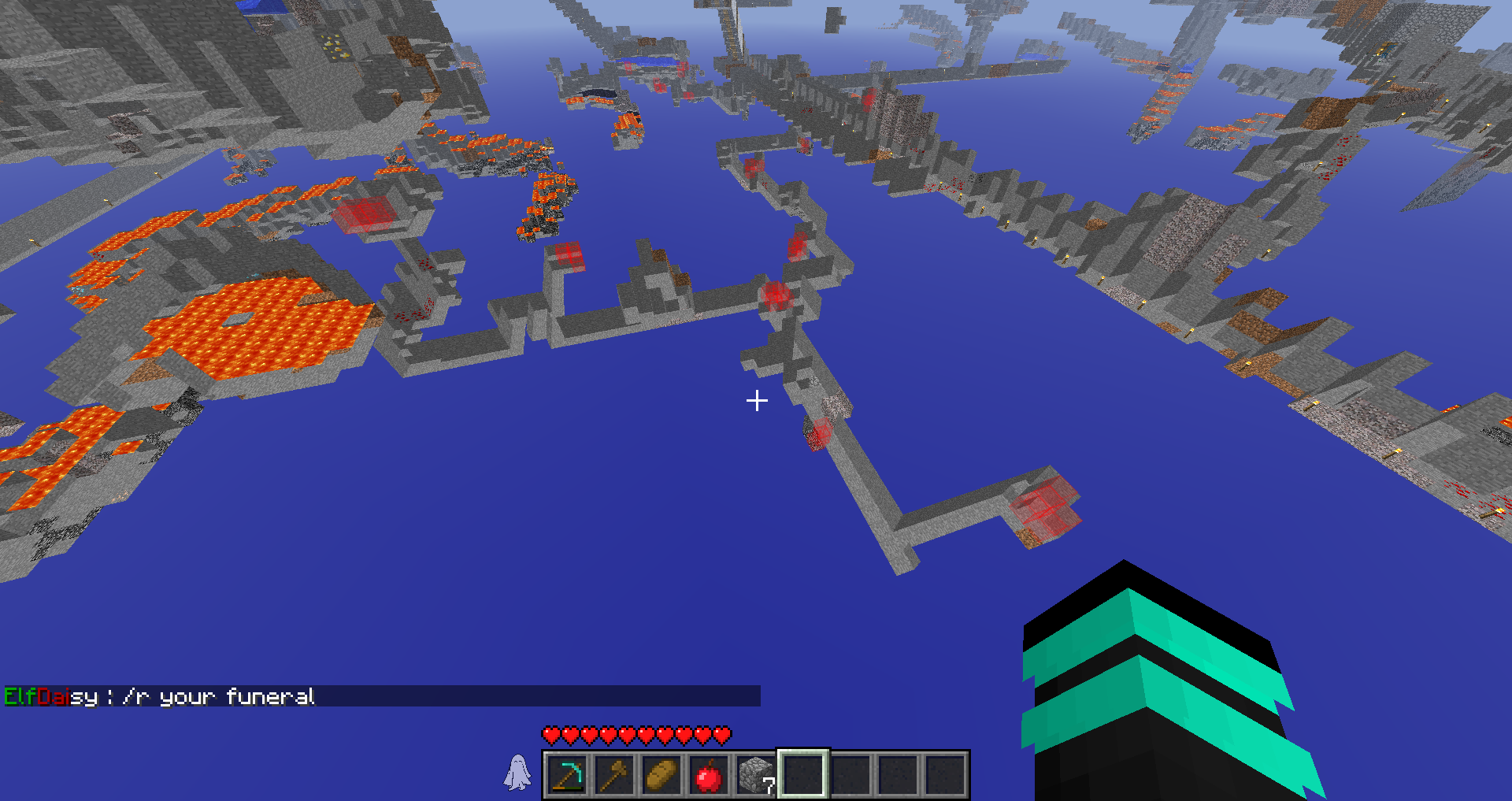Select the cobblestone stack of 7
Viewport: 1512px width, 801px height.
pyautogui.click(x=756, y=775)
